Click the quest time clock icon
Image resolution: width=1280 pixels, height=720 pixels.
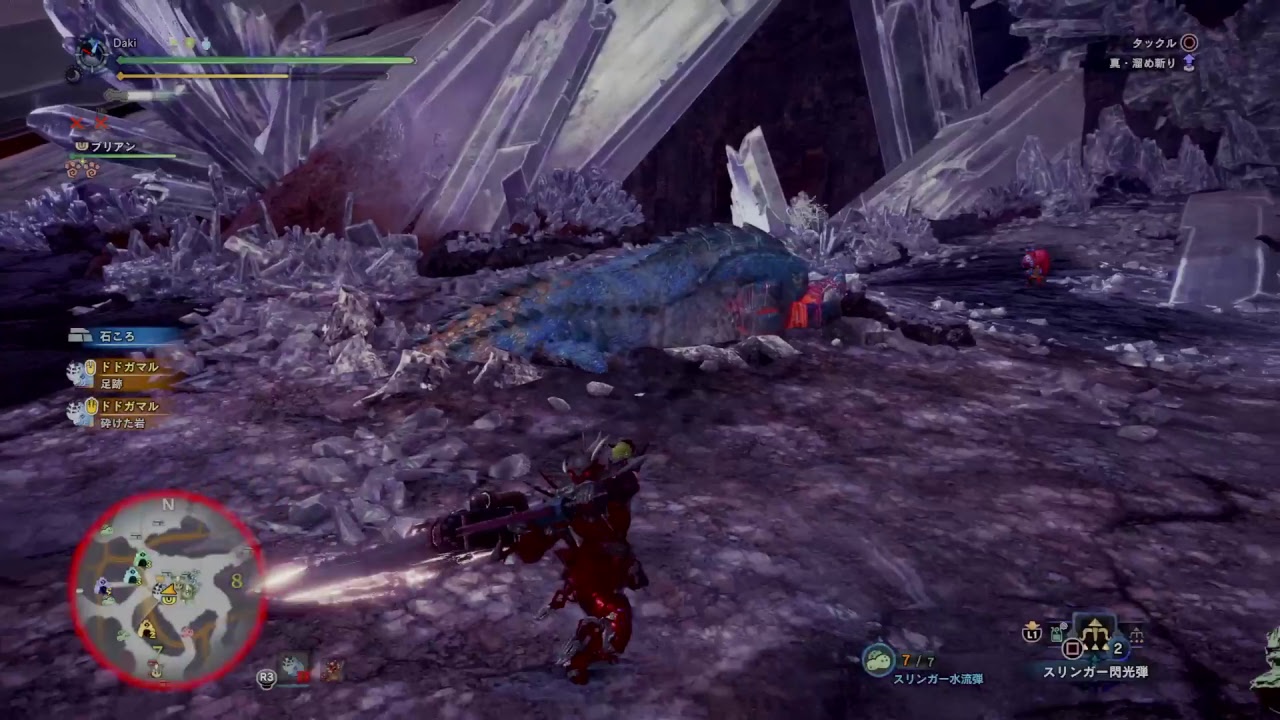click(x=92, y=50)
